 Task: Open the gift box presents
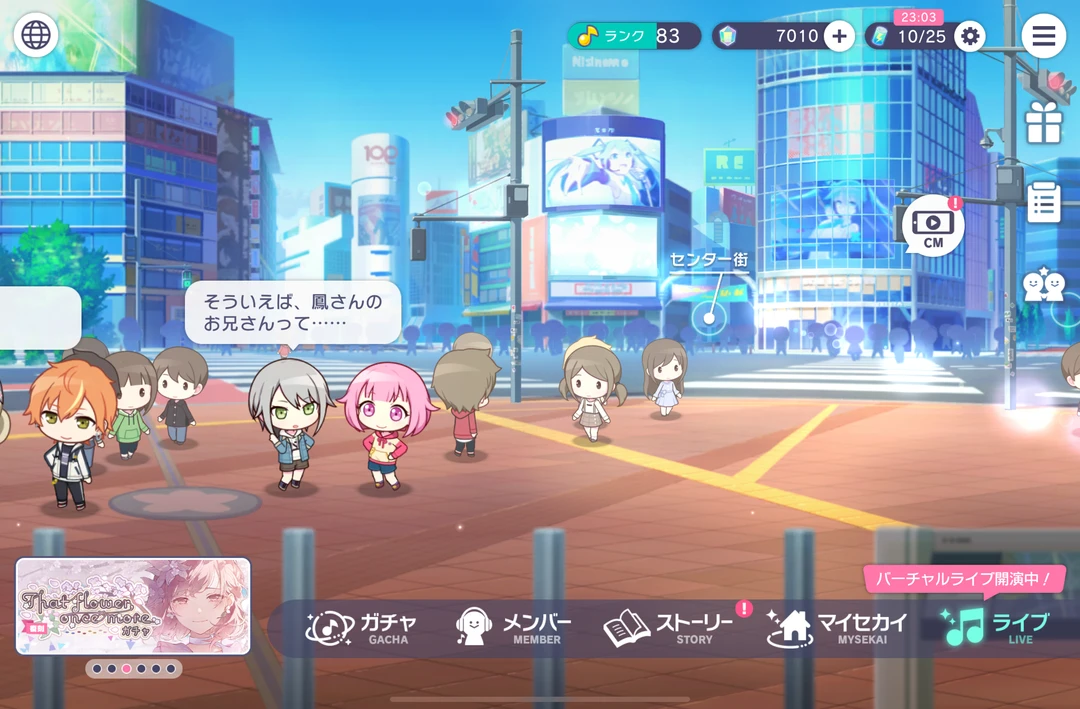coord(1043,122)
